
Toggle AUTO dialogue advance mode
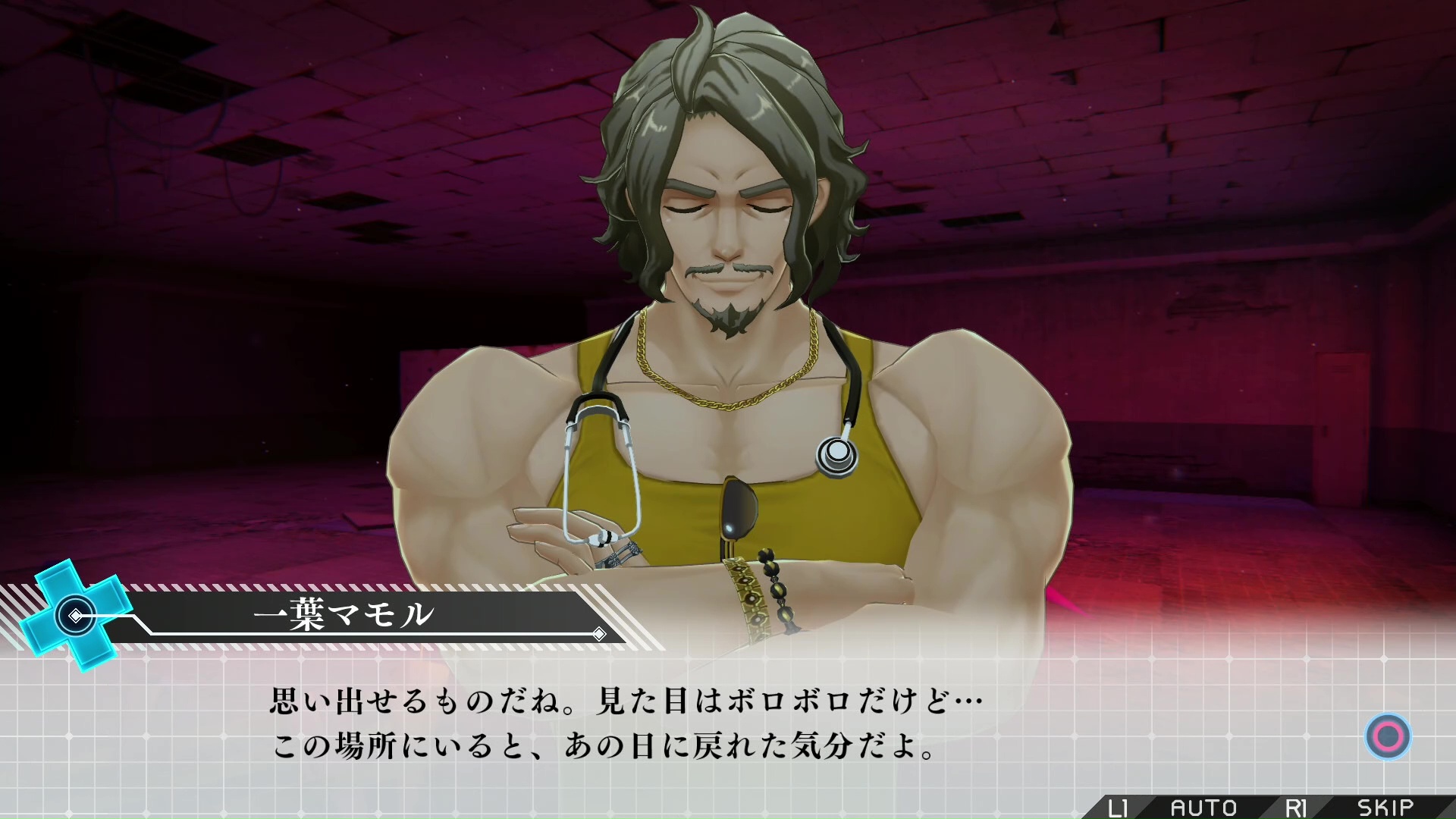click(1203, 808)
